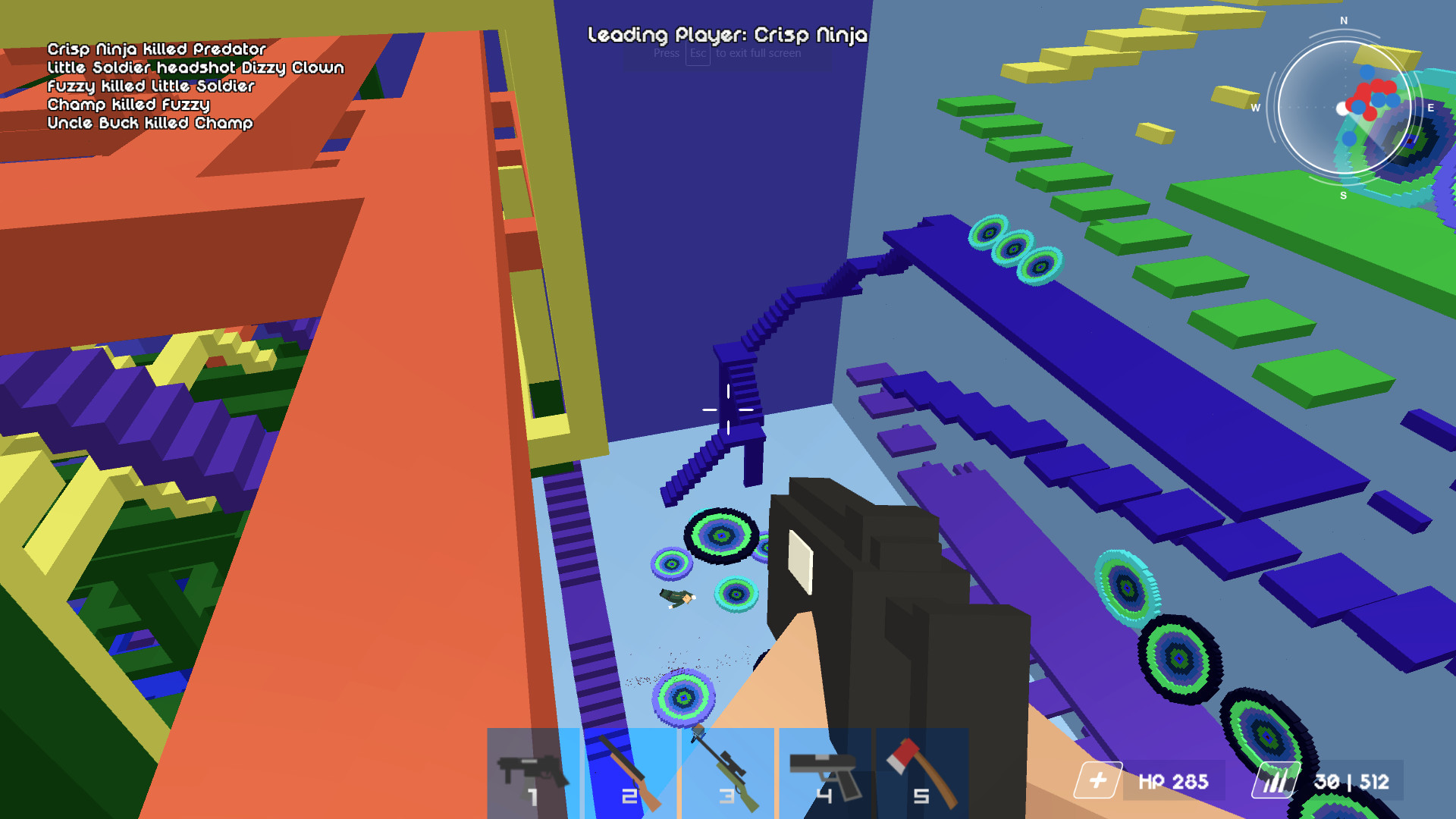Click the N marker on the compass

1343,21
